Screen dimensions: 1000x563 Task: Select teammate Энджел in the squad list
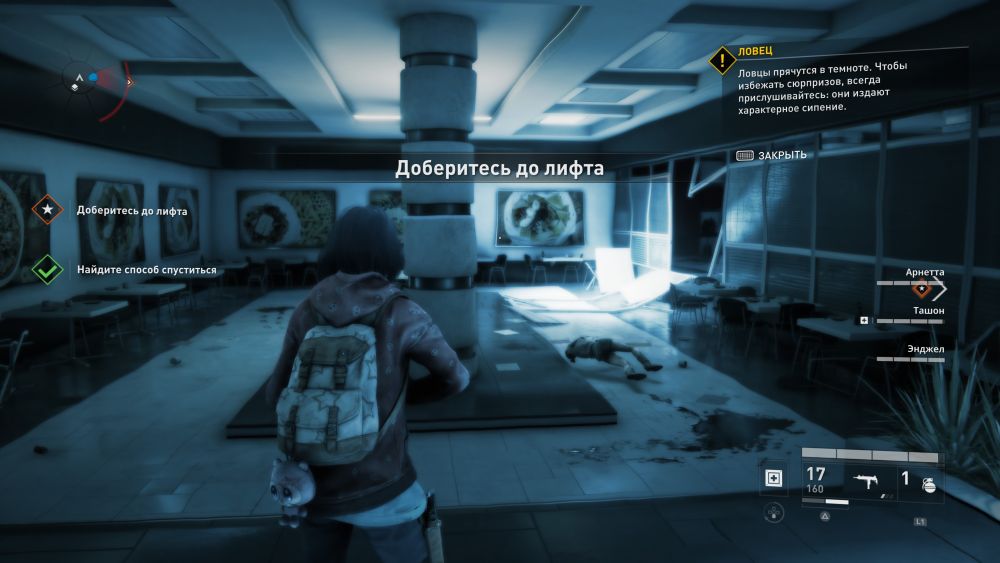point(925,348)
